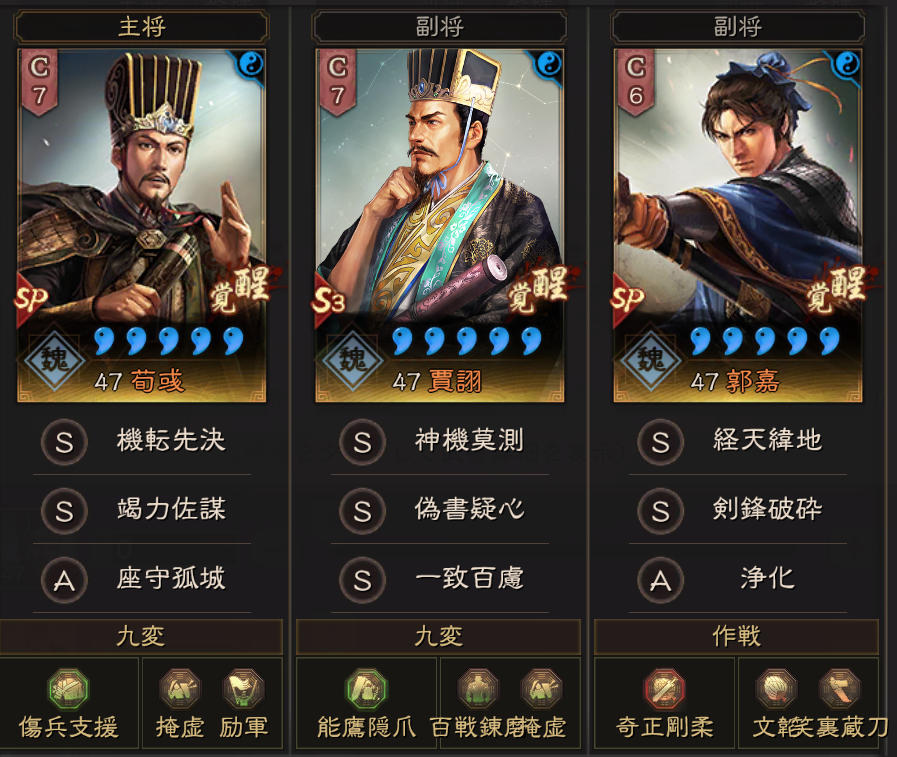Select the 傷兵支援 tactic icon
The height and width of the screenshot is (757, 897).
[x=69, y=689]
